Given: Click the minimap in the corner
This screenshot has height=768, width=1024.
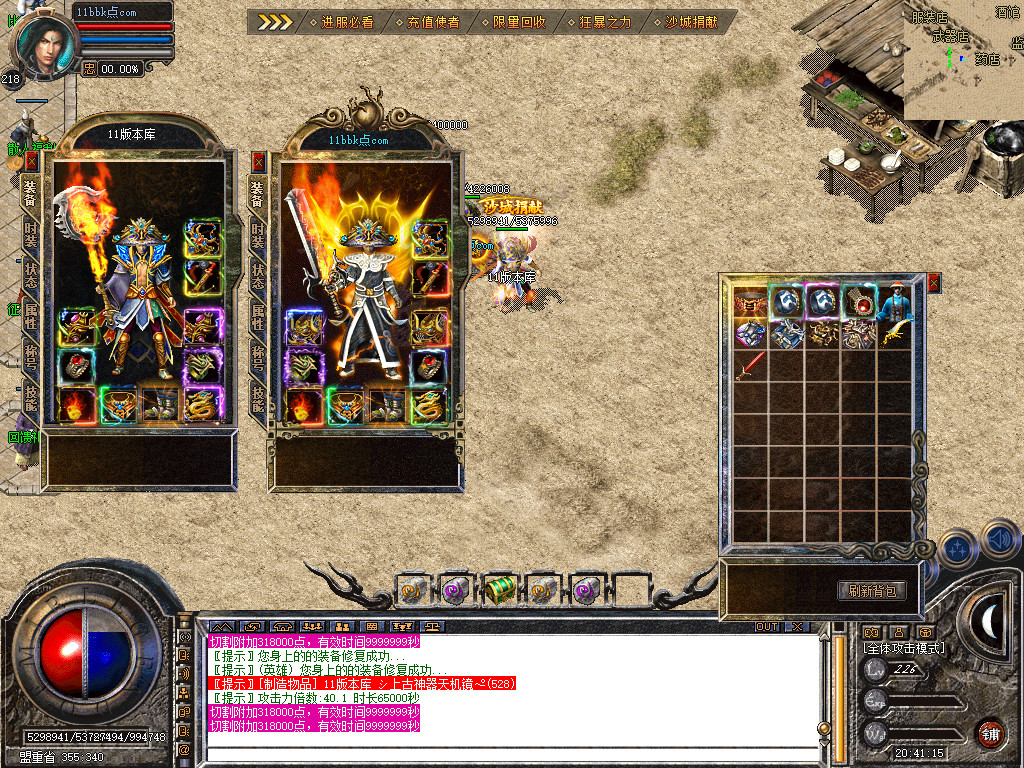Looking at the screenshot, I should [x=963, y=60].
